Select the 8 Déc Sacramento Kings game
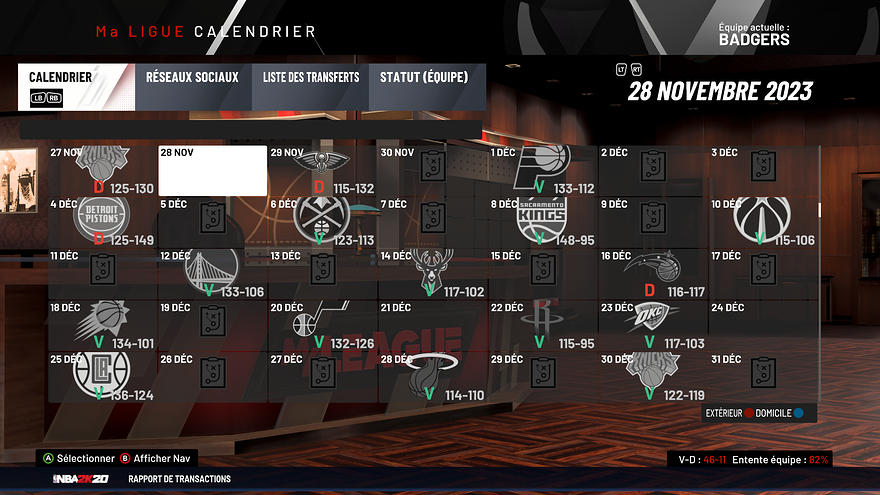 click(542, 222)
